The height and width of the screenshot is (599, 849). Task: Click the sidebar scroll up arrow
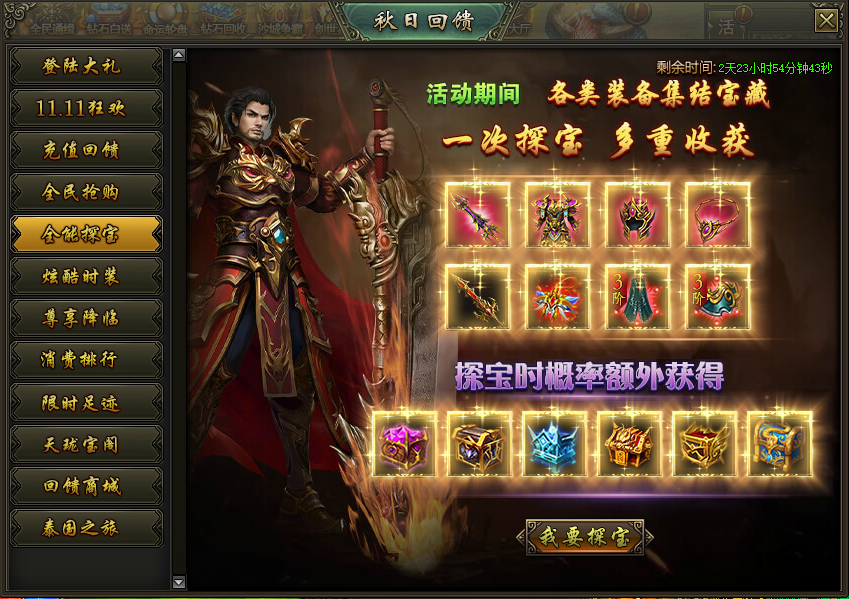(179, 53)
